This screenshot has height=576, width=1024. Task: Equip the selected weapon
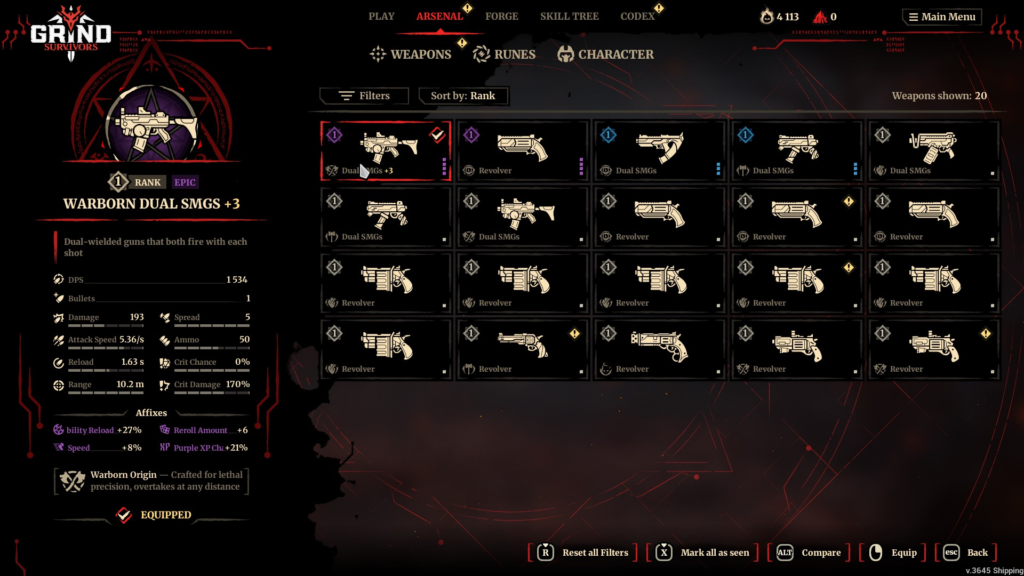[893, 552]
